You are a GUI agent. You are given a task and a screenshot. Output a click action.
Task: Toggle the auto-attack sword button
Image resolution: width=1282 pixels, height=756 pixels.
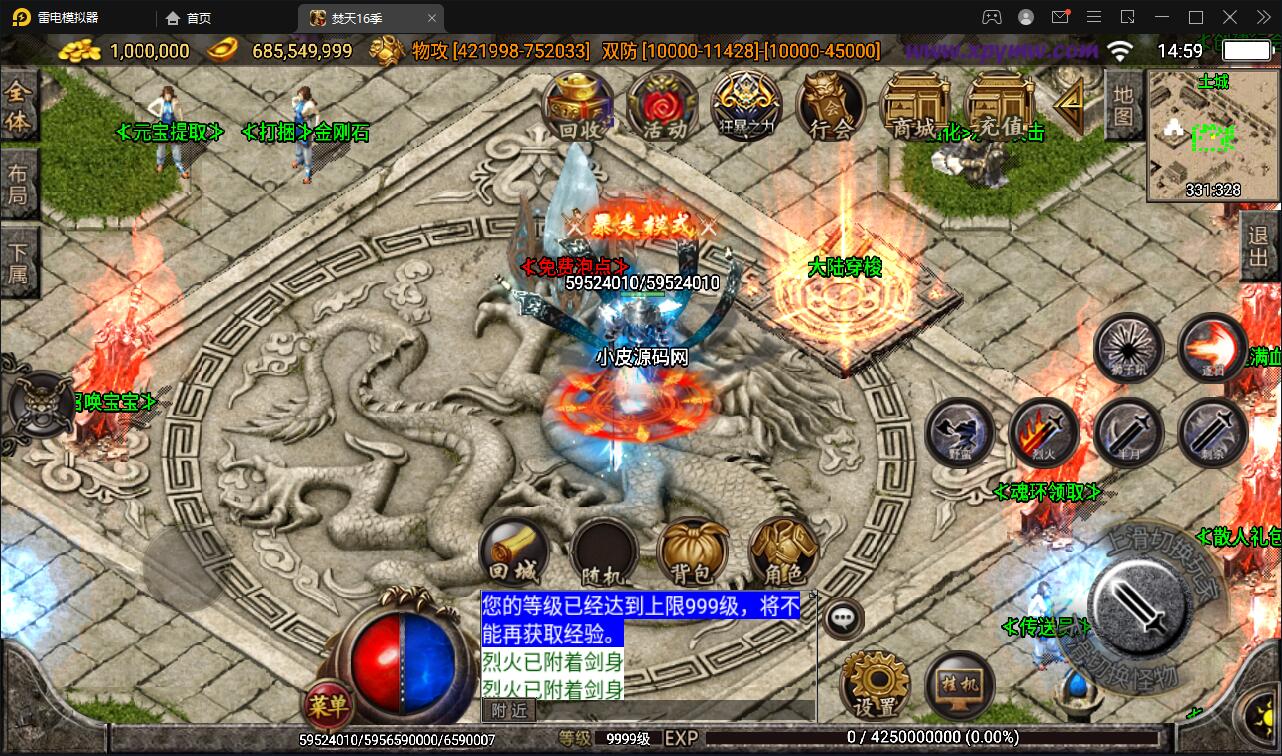pos(1140,610)
